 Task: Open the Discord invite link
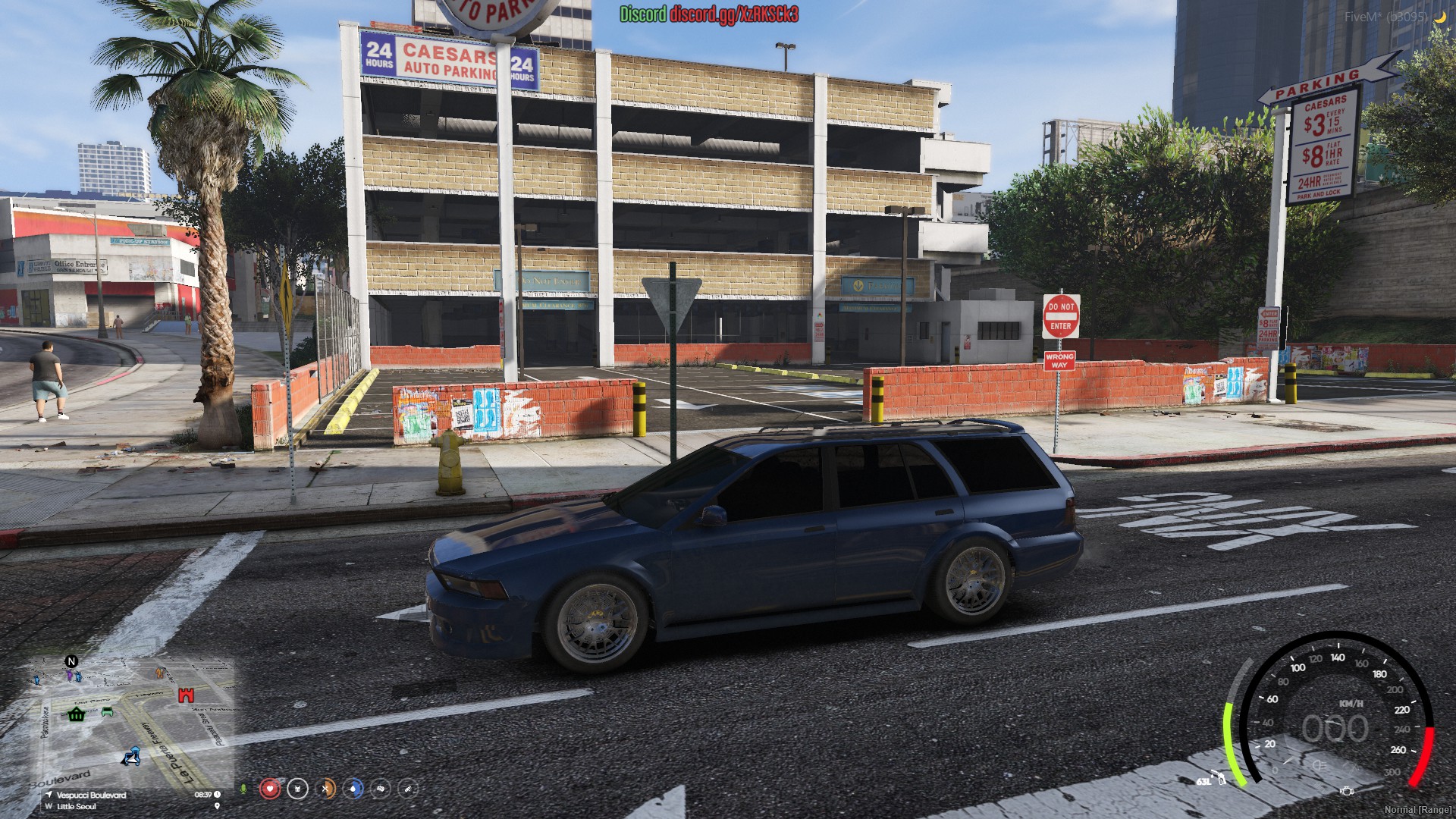point(733,14)
